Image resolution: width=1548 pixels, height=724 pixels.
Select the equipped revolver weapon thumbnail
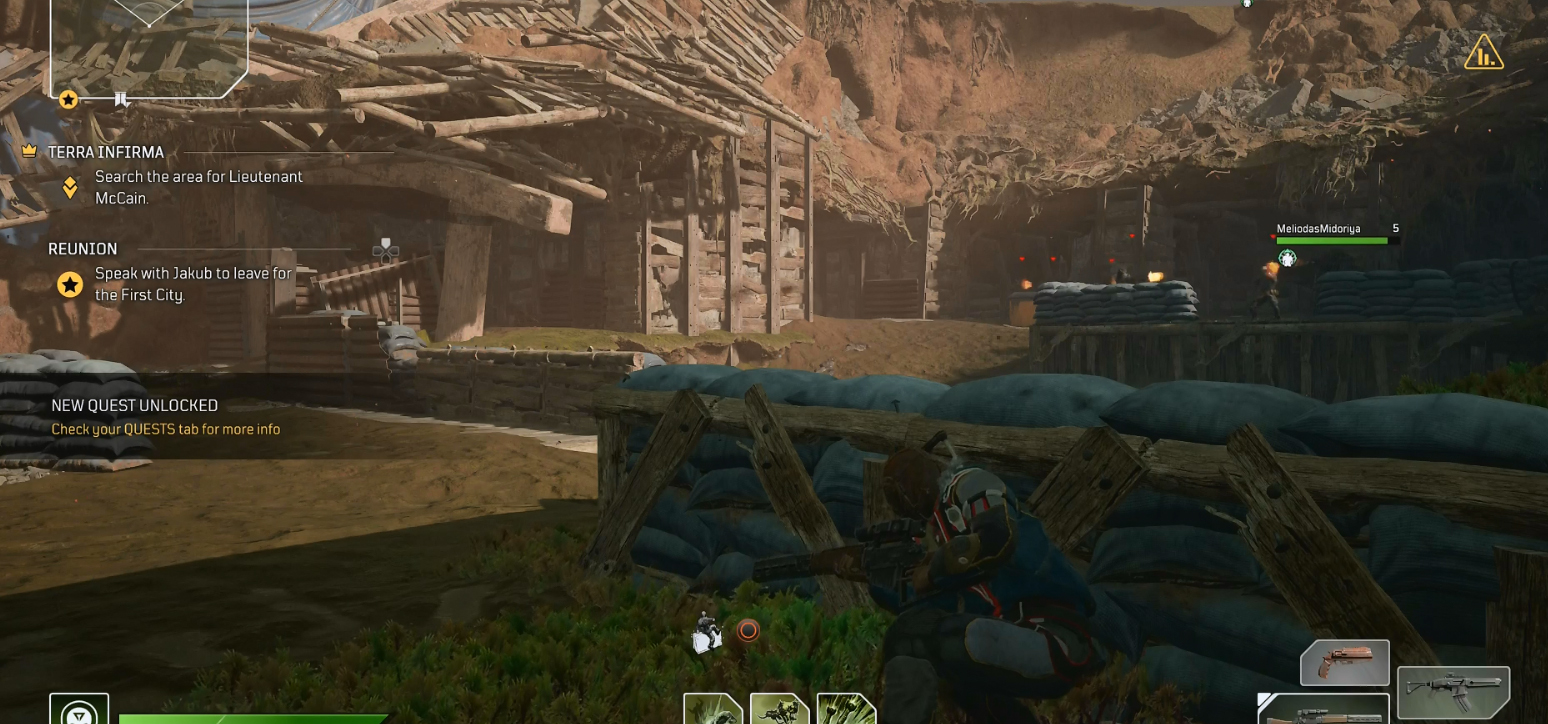[1344, 660]
